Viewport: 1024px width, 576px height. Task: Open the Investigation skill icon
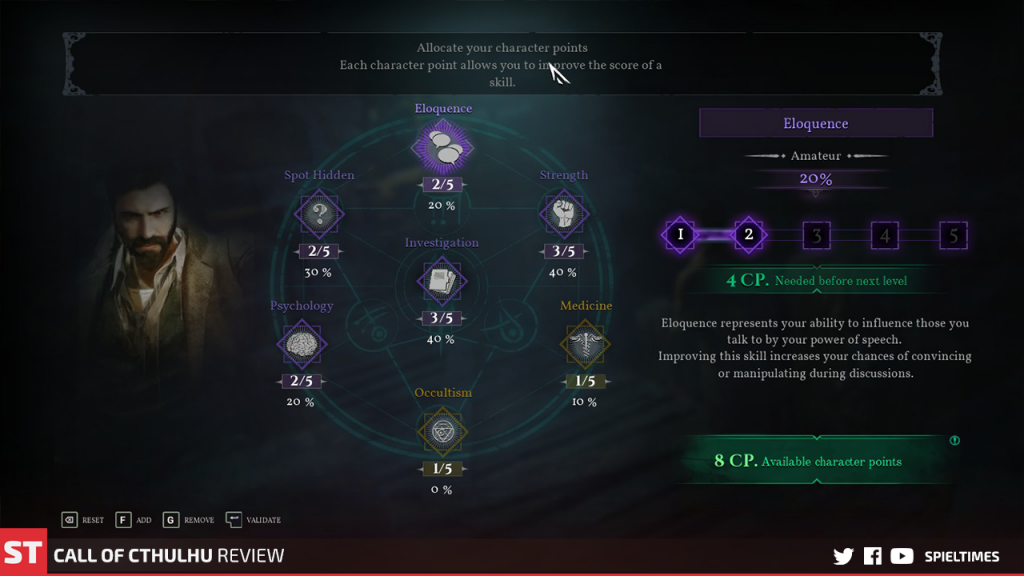[441, 281]
